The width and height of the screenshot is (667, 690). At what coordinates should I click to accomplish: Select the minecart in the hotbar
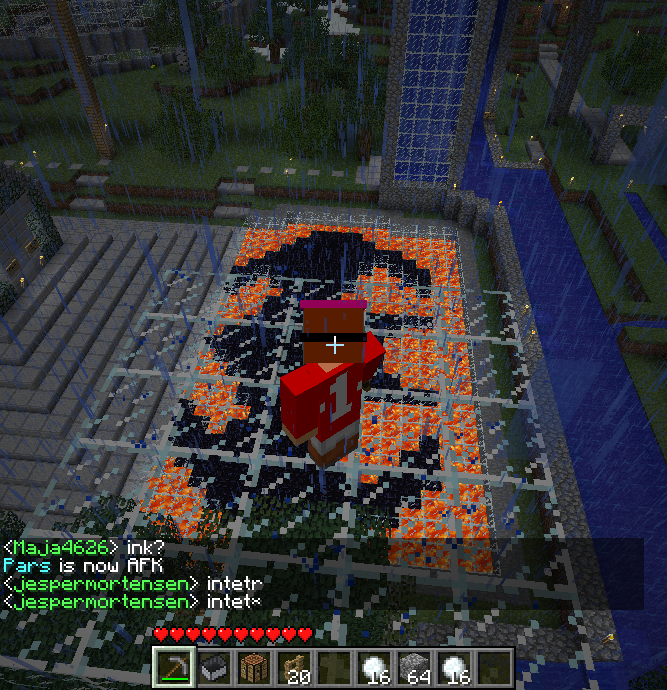click(213, 668)
